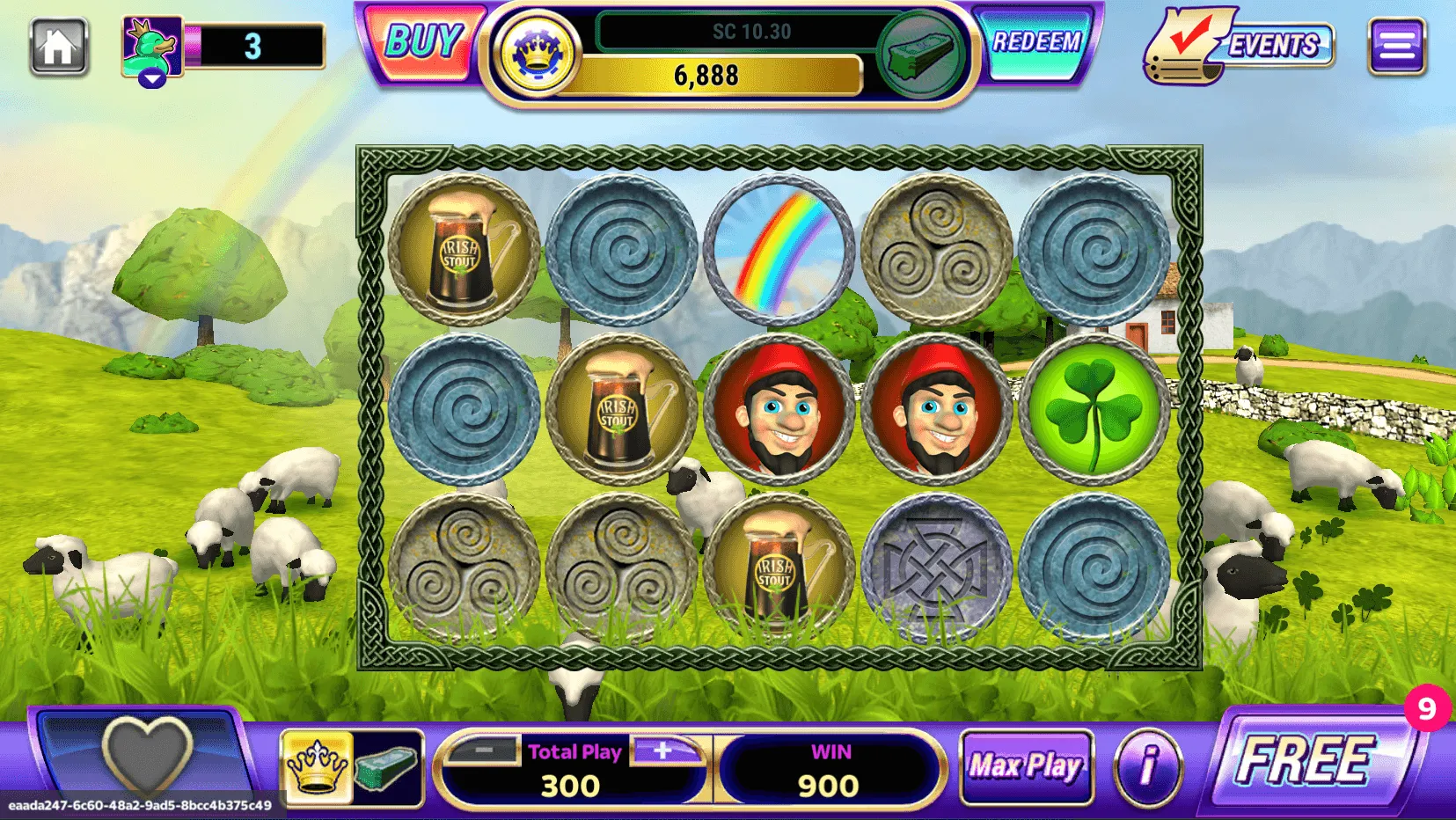Open the hamburger menu
This screenshot has height=820, width=1456.
(x=1396, y=47)
